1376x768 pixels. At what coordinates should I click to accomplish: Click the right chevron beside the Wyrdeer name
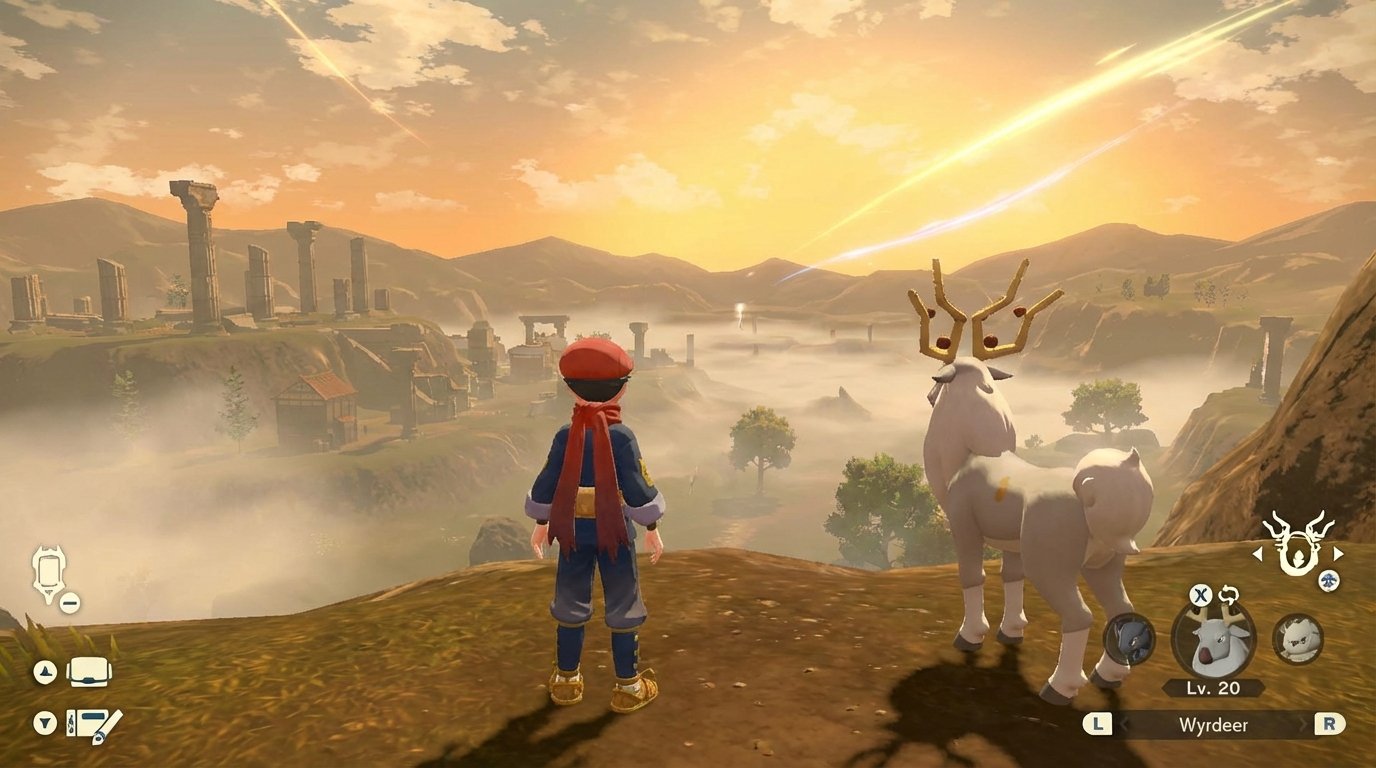(x=1304, y=722)
